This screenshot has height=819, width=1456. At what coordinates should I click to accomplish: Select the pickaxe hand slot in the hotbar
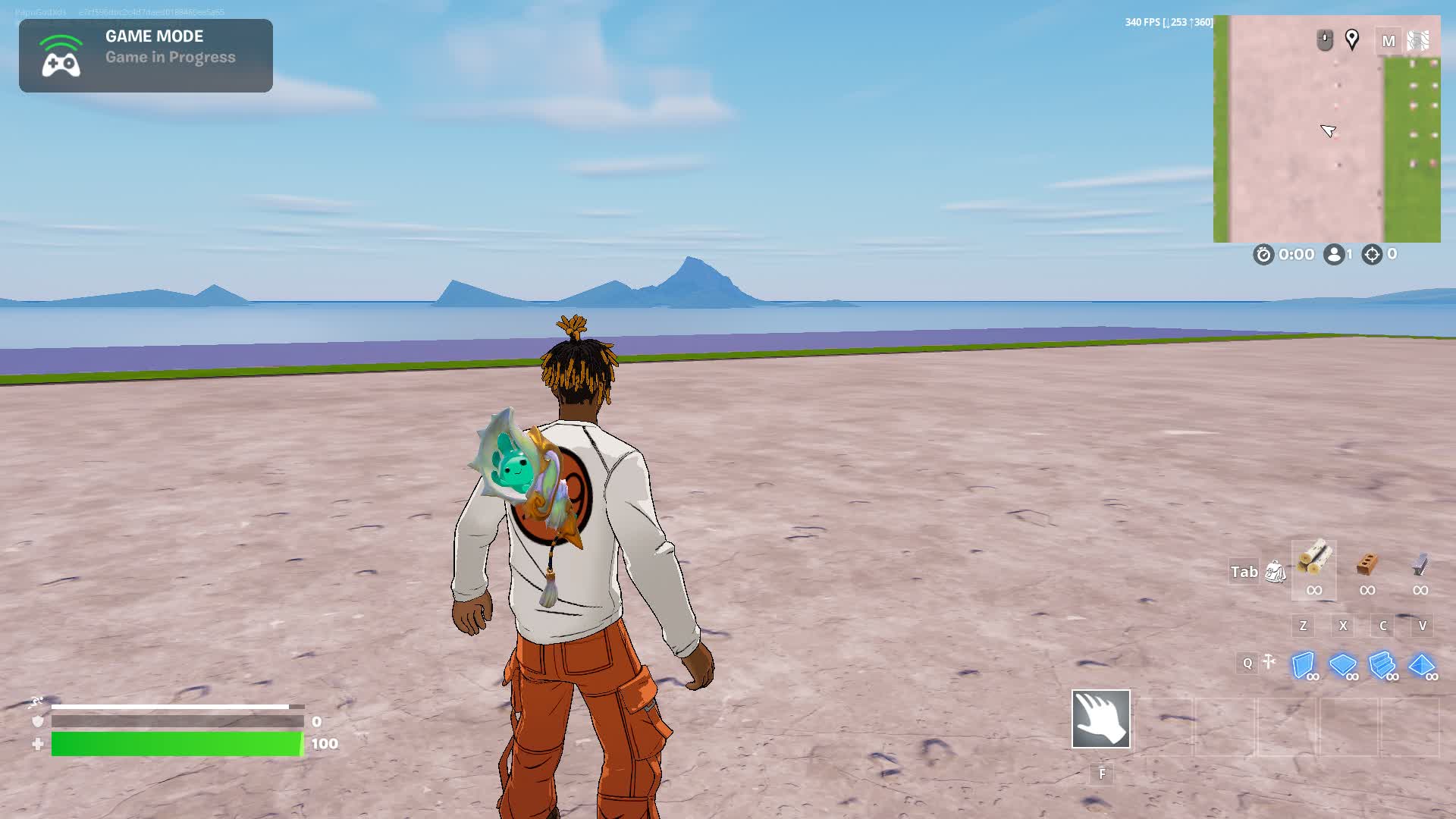point(1100,719)
